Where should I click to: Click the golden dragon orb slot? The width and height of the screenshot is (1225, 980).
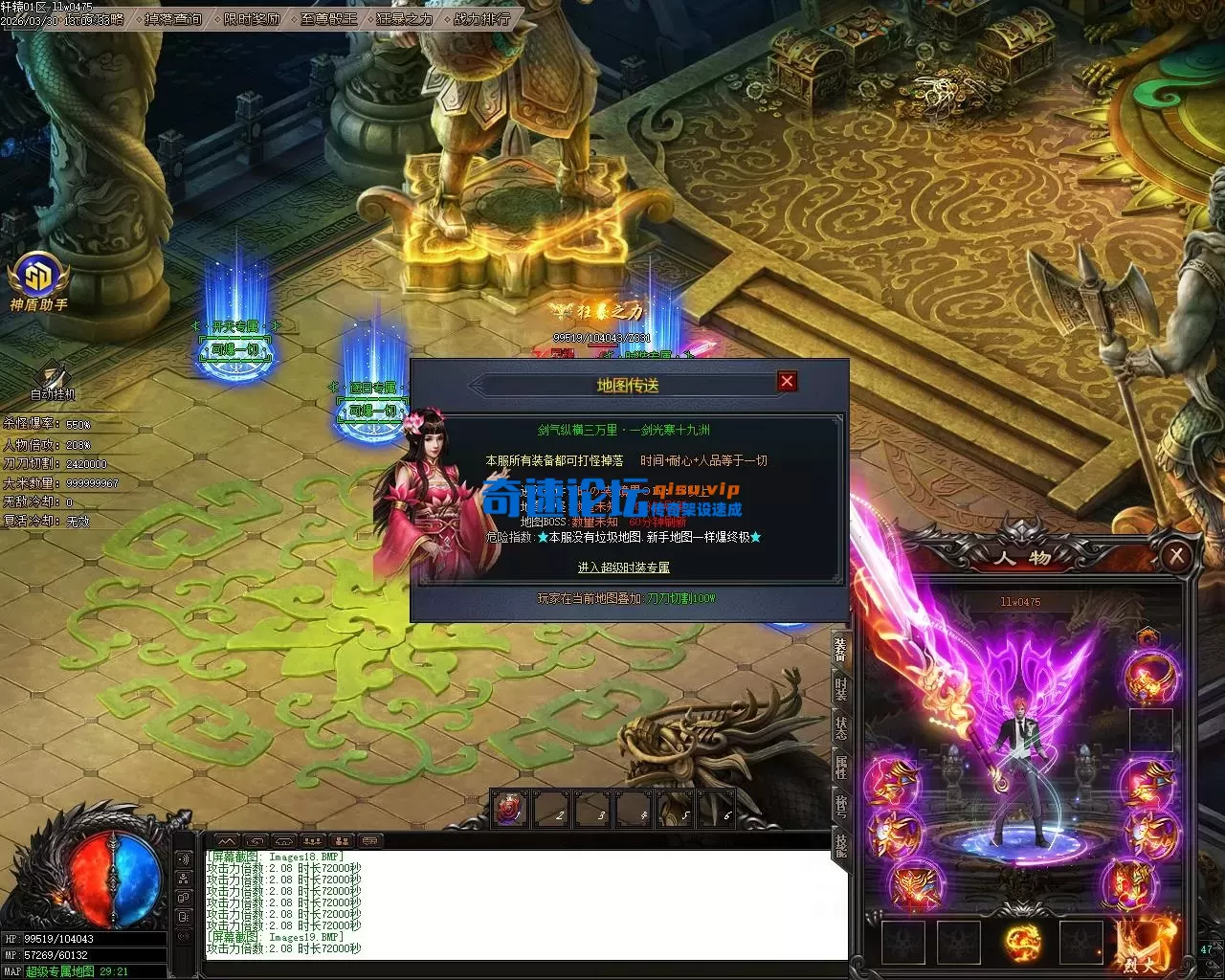tap(1022, 943)
